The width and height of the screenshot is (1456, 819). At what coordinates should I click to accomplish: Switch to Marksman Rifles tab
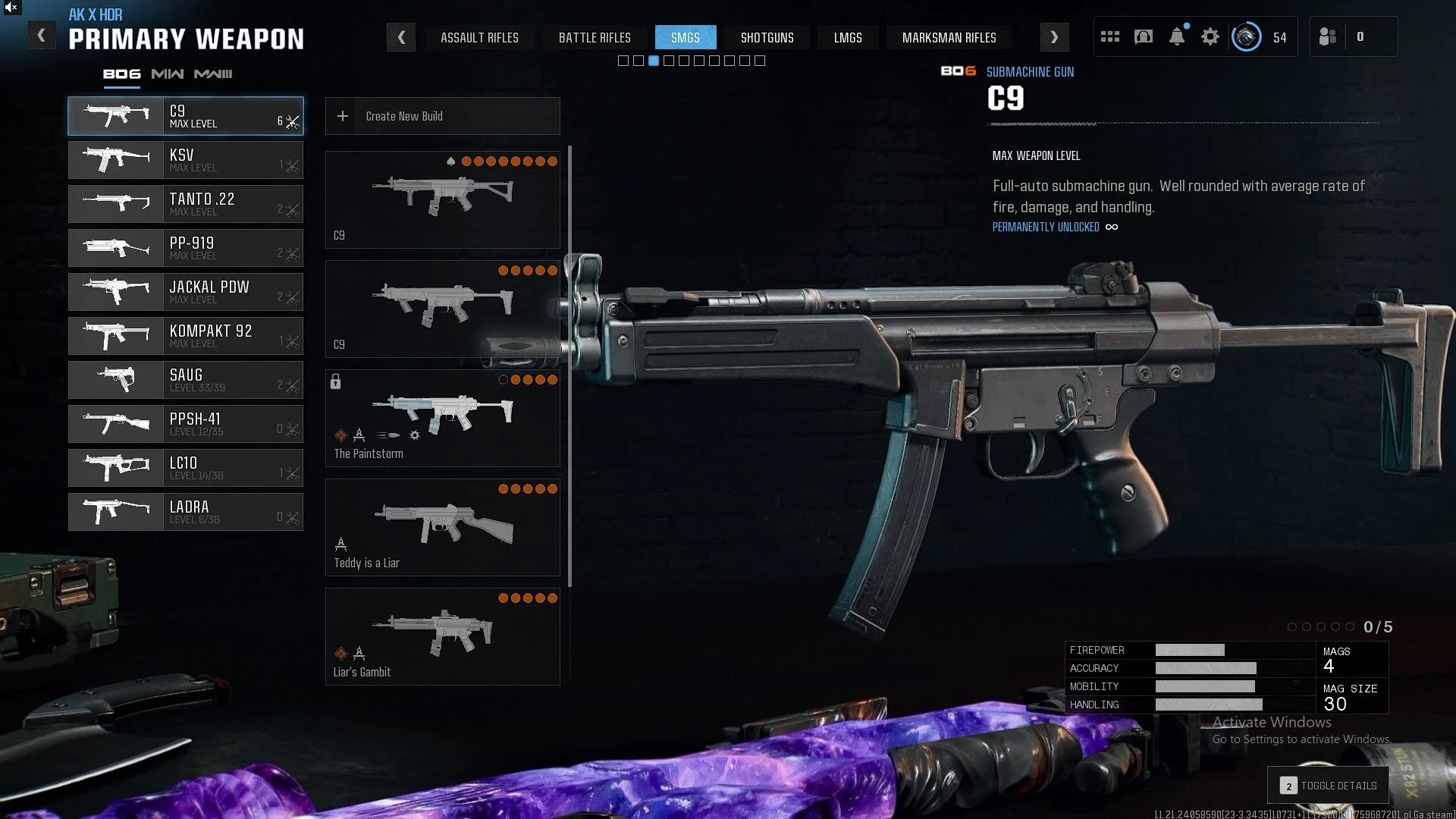949,37
